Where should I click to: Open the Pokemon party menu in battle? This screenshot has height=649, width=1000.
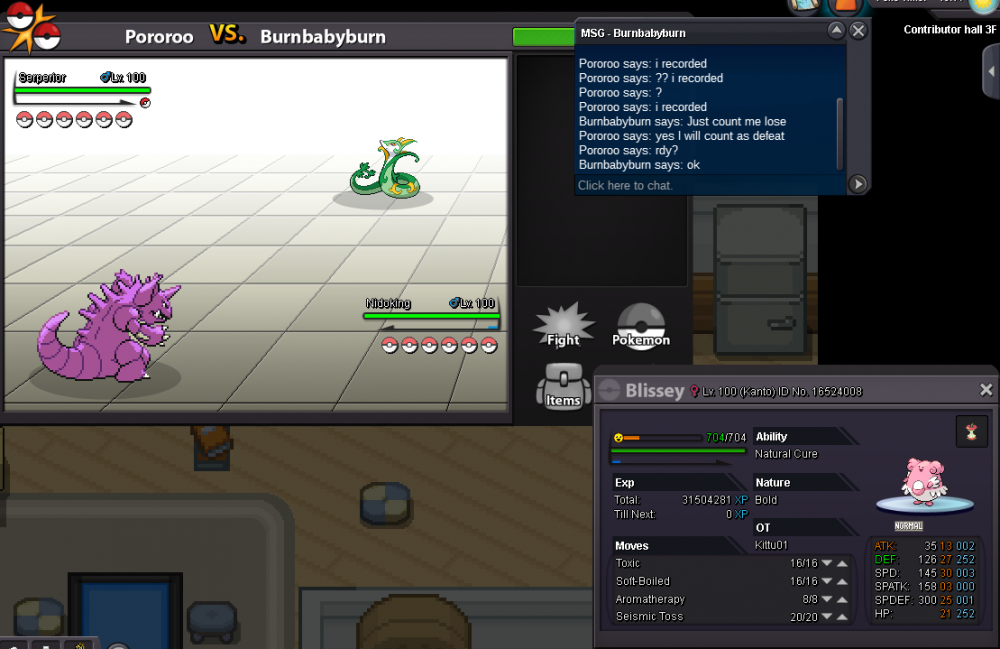click(641, 326)
